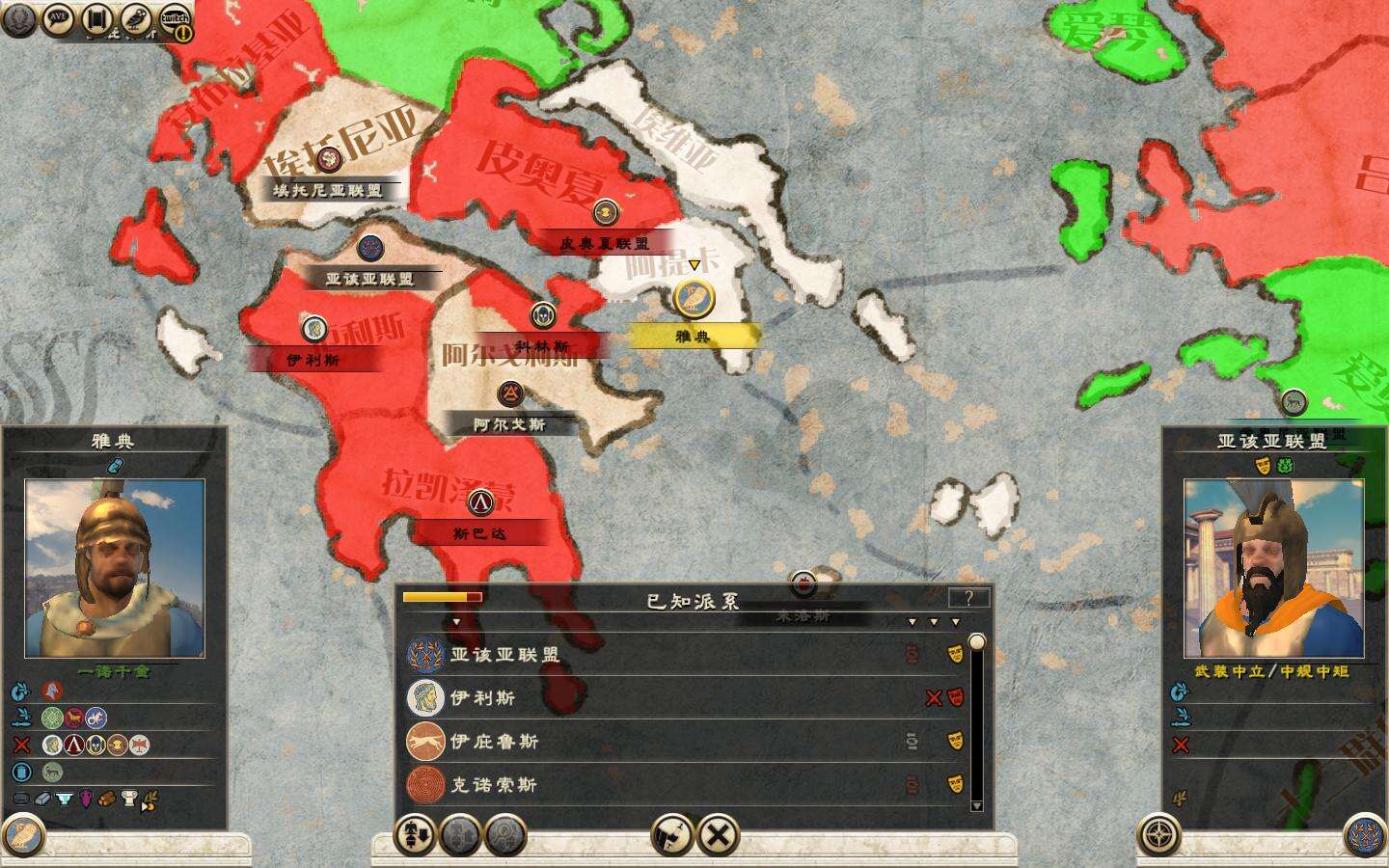
Task: Open the Twitch button
Action: [x=174, y=18]
